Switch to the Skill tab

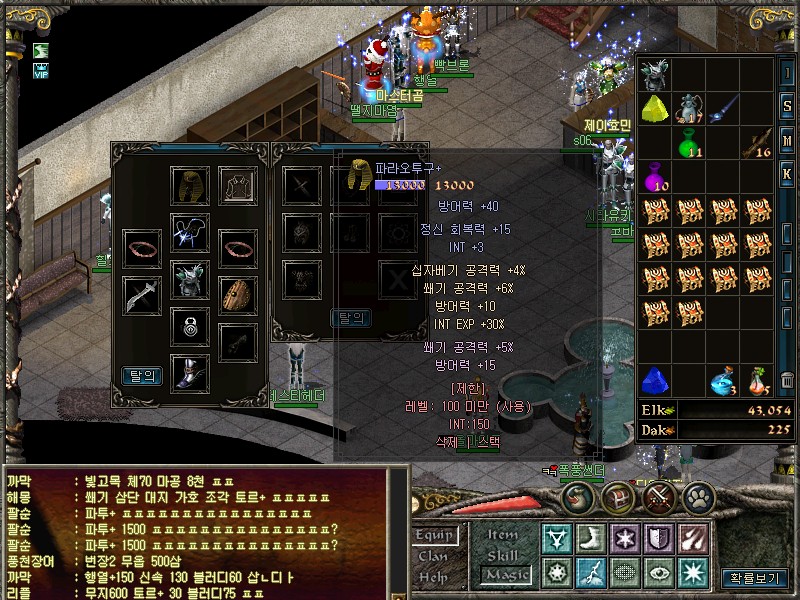(504, 555)
